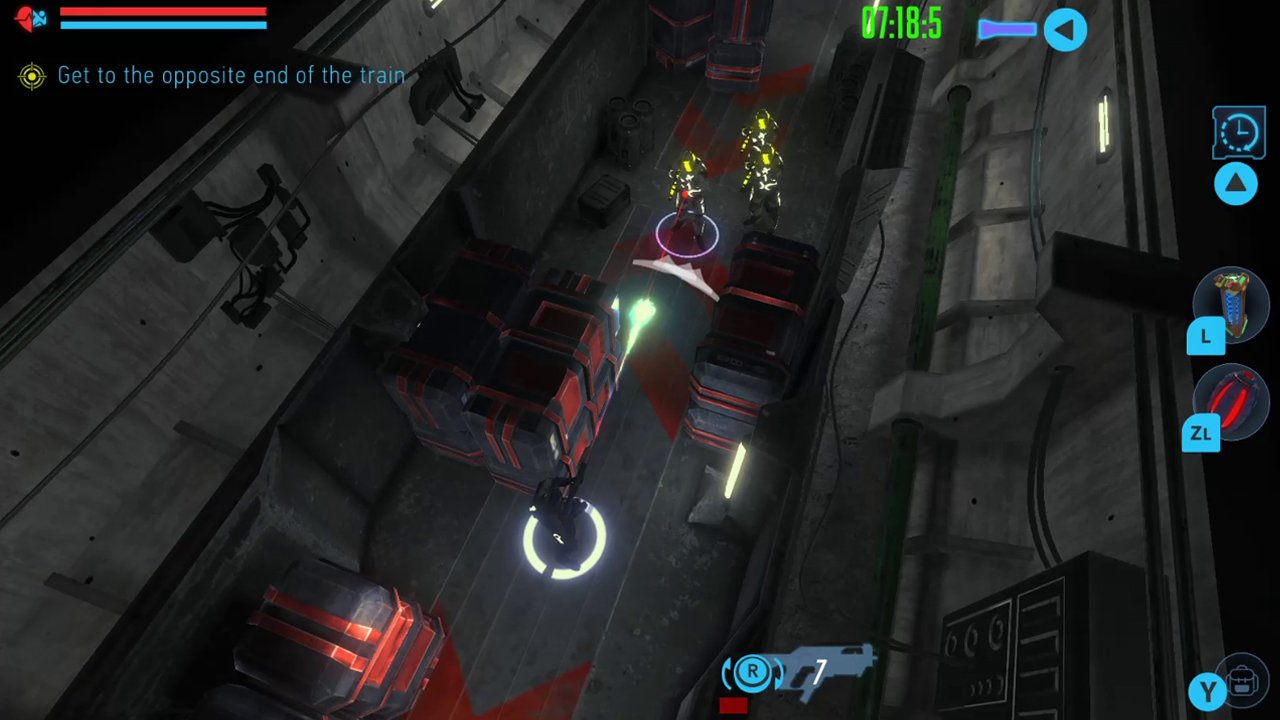
Task: Select the L grenade ability icon
Action: (x=1231, y=305)
